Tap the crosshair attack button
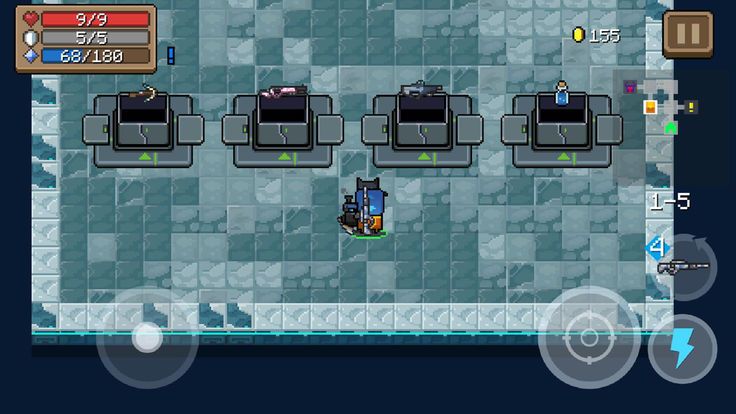This screenshot has width=736, height=414. coord(589,338)
